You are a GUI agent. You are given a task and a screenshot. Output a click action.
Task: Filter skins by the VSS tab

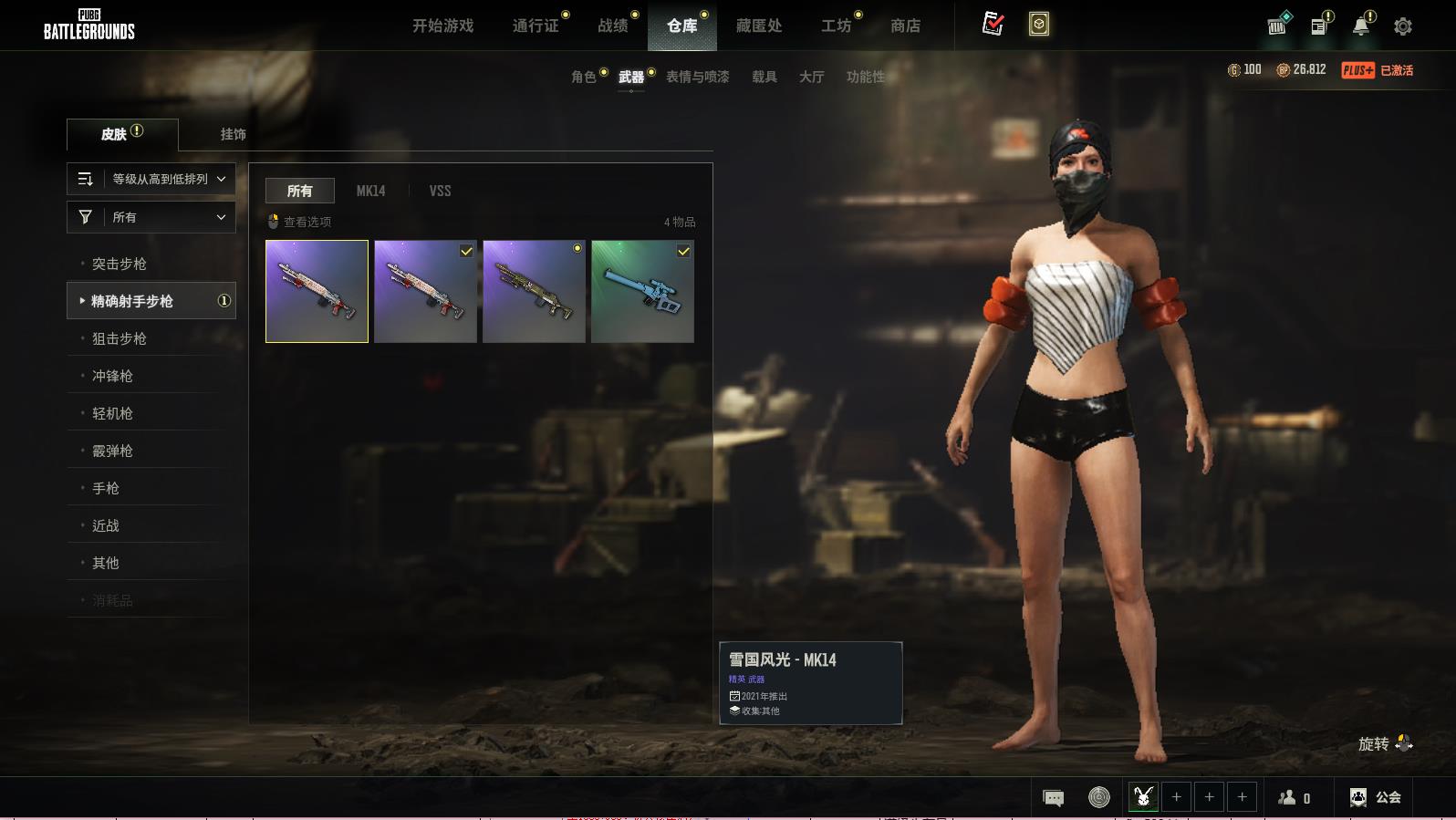click(440, 191)
